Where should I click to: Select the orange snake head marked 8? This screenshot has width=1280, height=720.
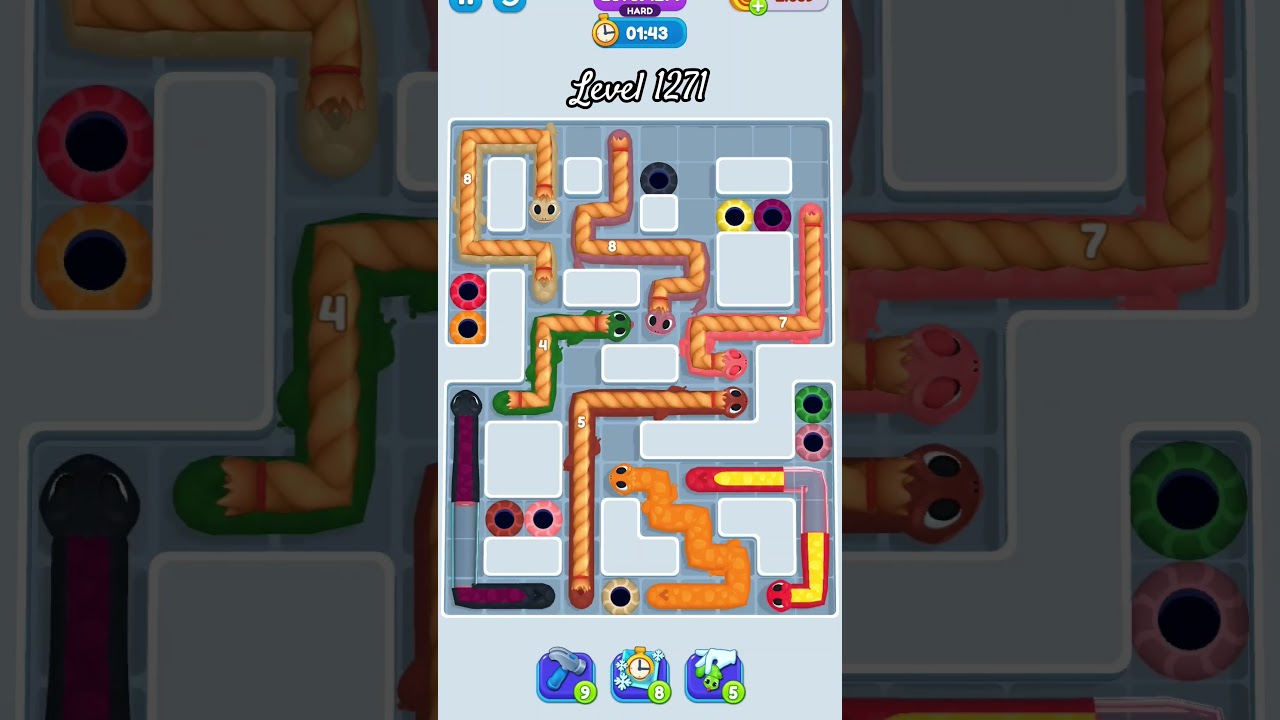click(x=544, y=210)
